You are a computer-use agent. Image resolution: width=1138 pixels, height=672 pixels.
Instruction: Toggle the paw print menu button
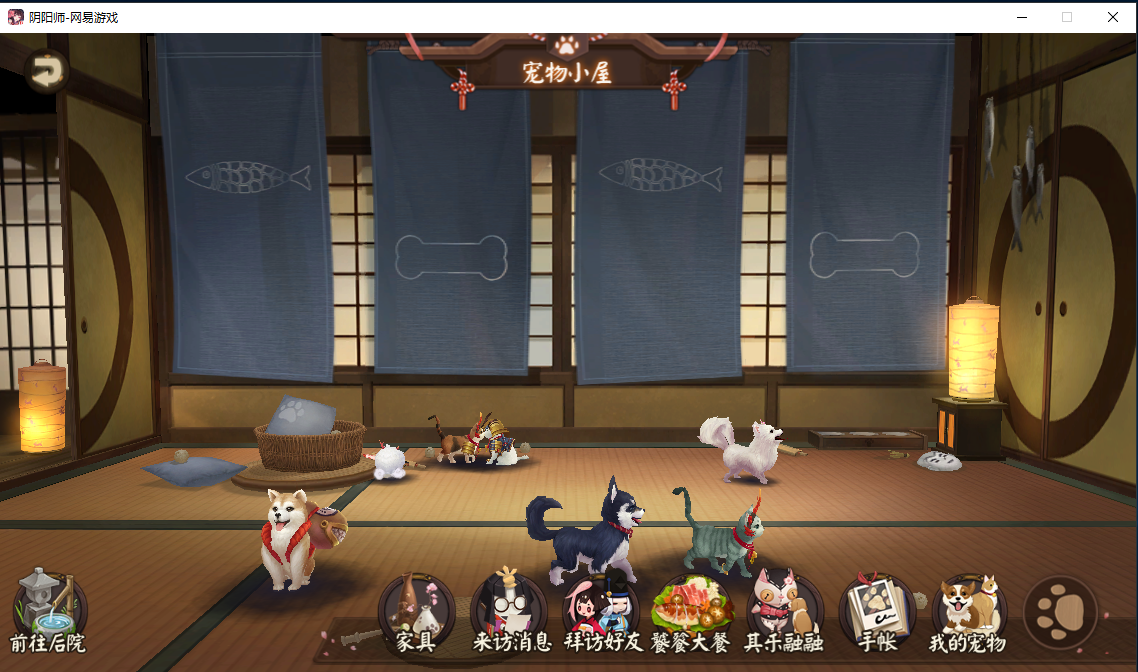click(x=1060, y=612)
